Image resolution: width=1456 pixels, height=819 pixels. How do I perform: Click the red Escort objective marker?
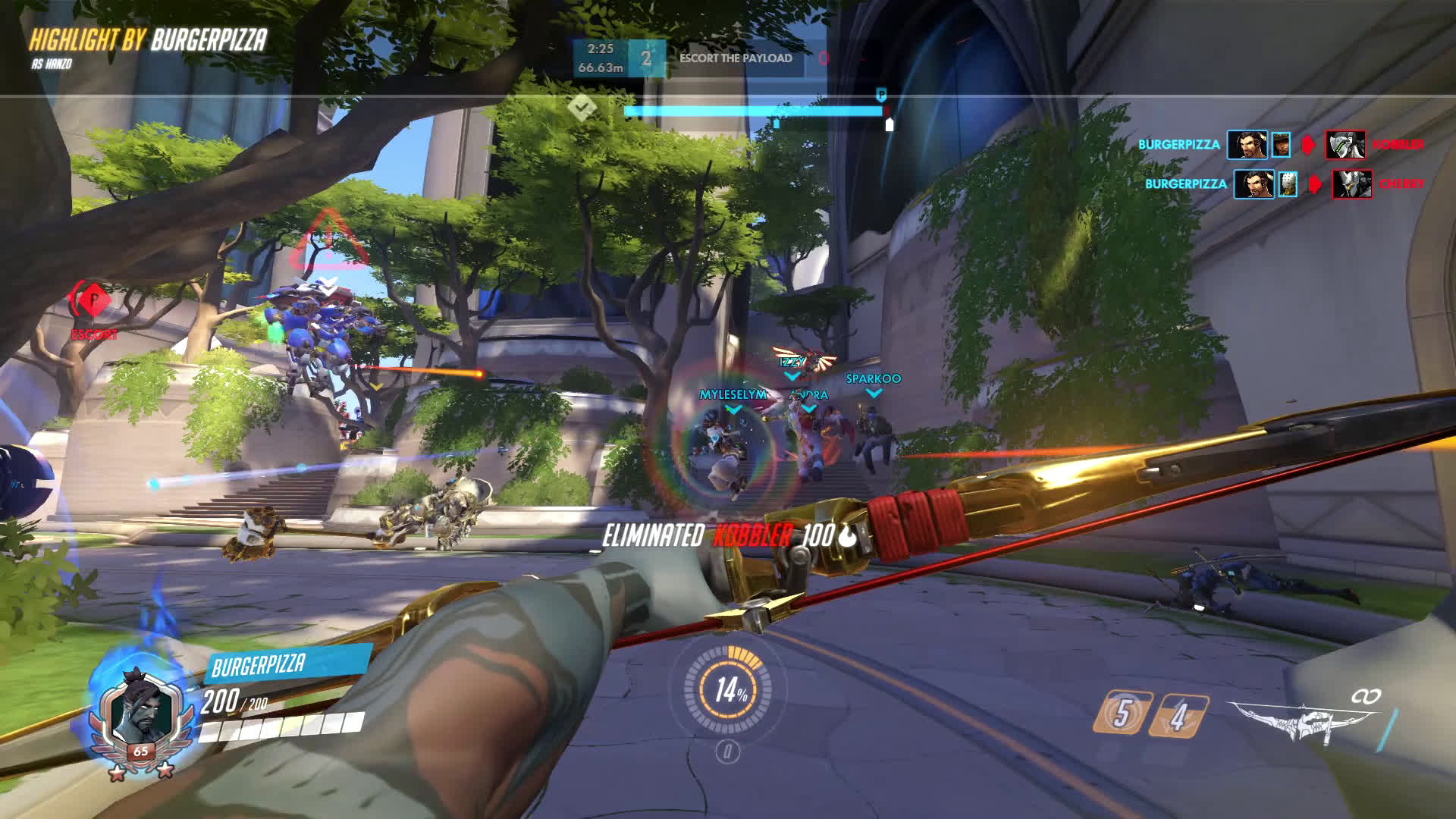point(93,300)
